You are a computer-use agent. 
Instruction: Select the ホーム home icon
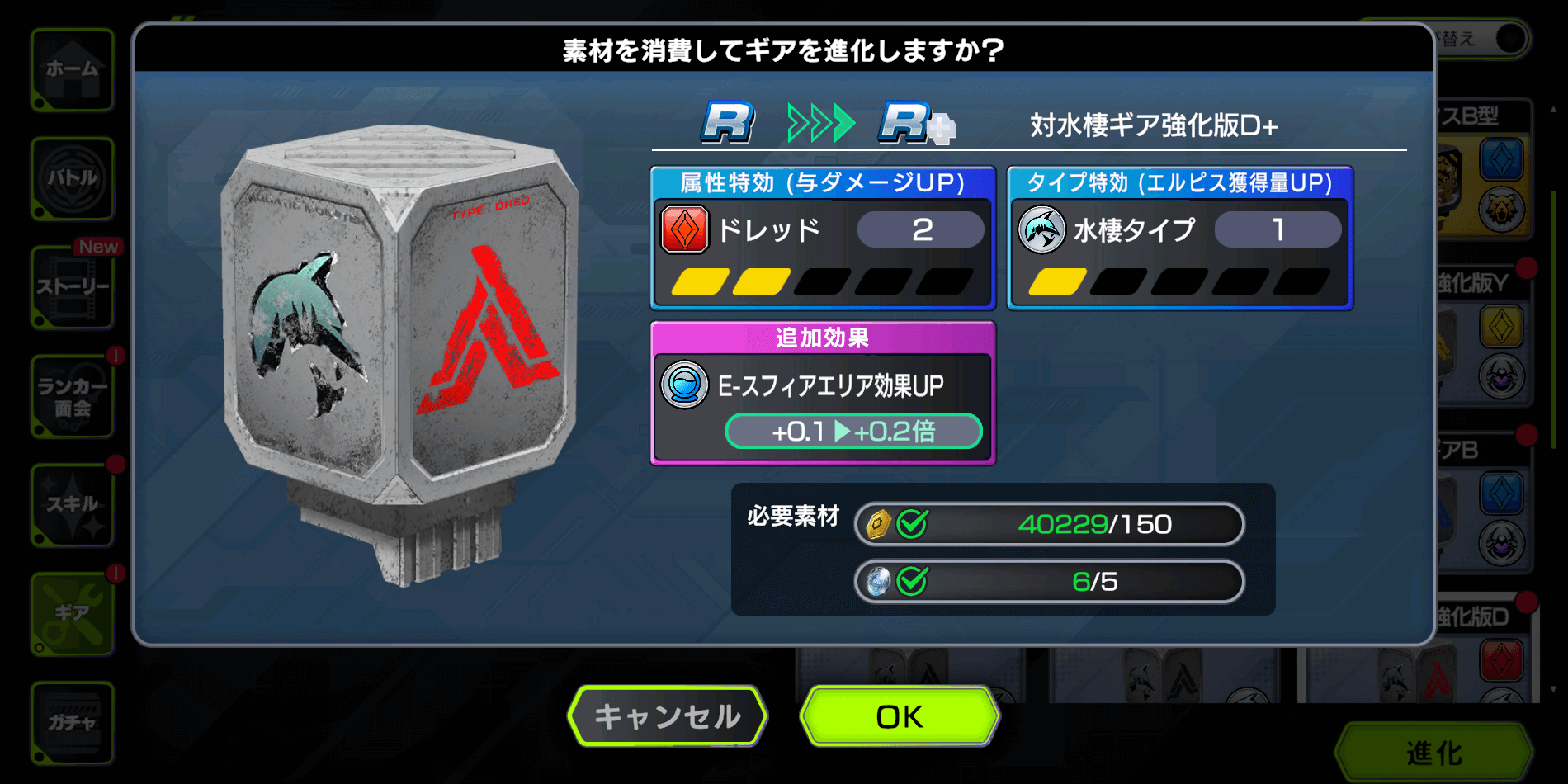click(73, 70)
